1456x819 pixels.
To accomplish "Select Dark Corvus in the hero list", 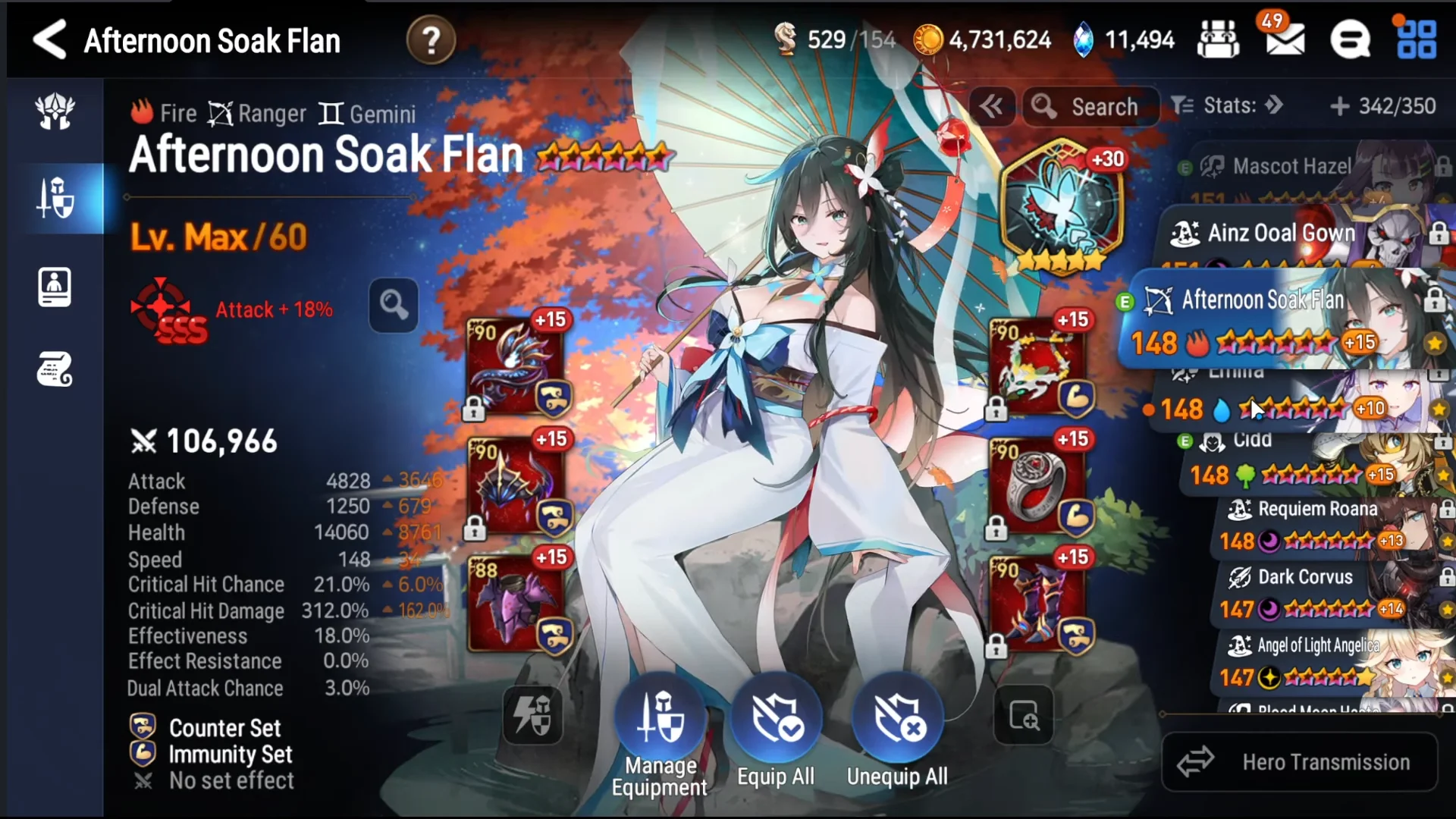I will point(1304,578).
